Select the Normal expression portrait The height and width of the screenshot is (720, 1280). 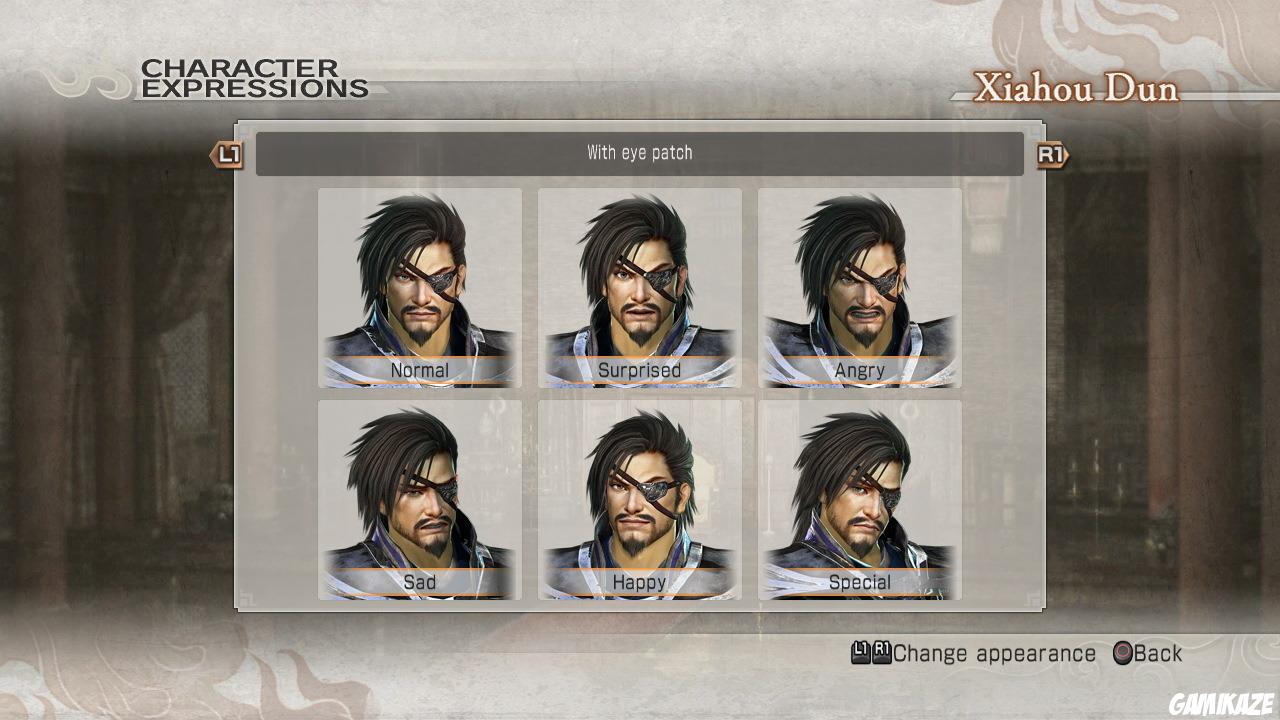(x=419, y=285)
